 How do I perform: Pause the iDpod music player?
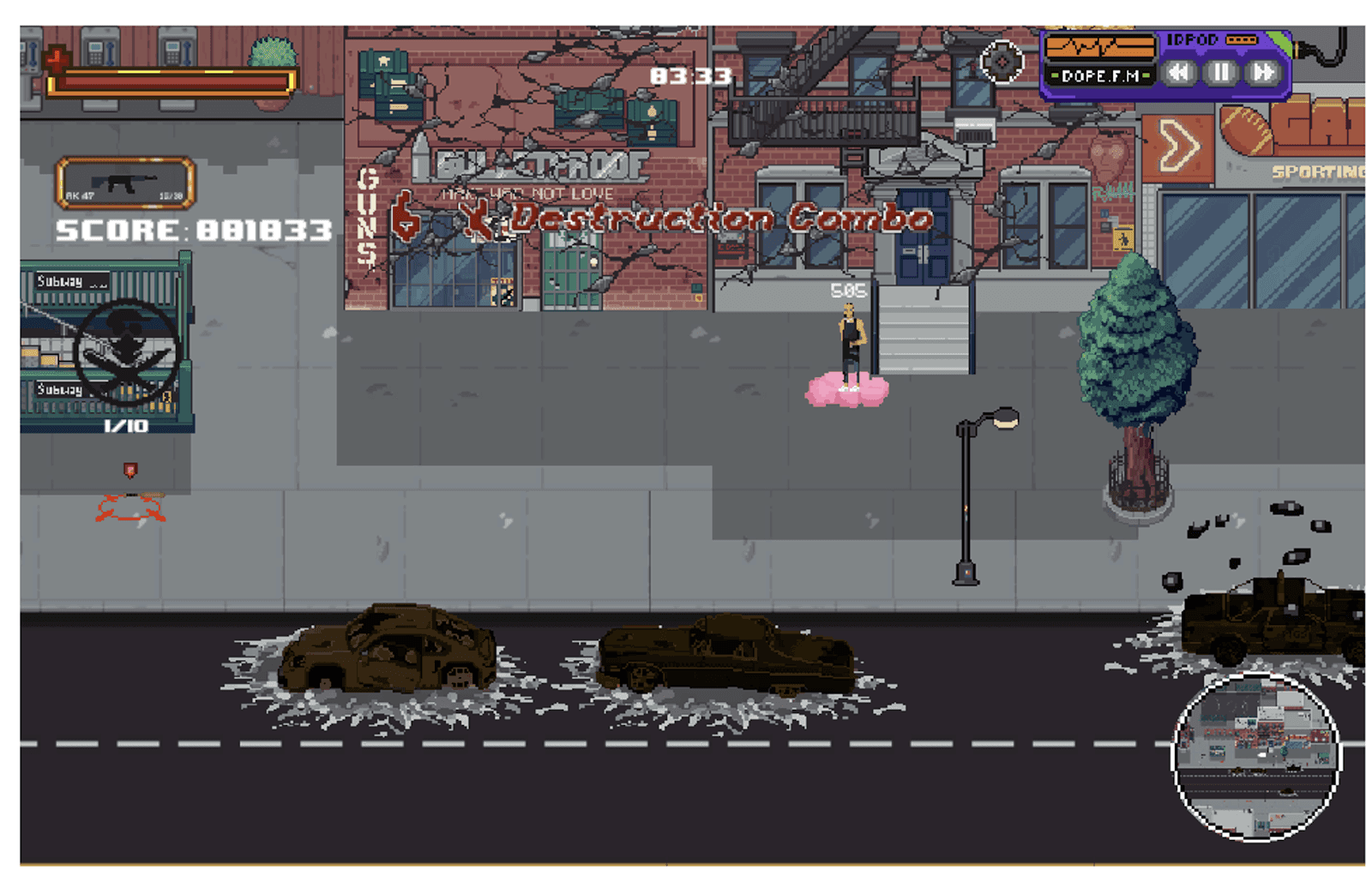[x=1219, y=73]
